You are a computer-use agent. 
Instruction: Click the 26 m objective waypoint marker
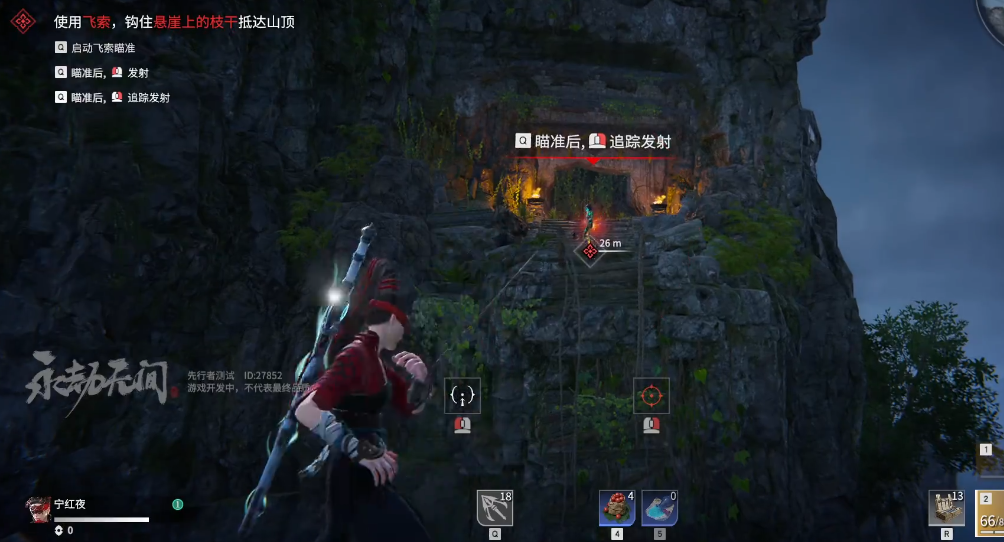[590, 250]
